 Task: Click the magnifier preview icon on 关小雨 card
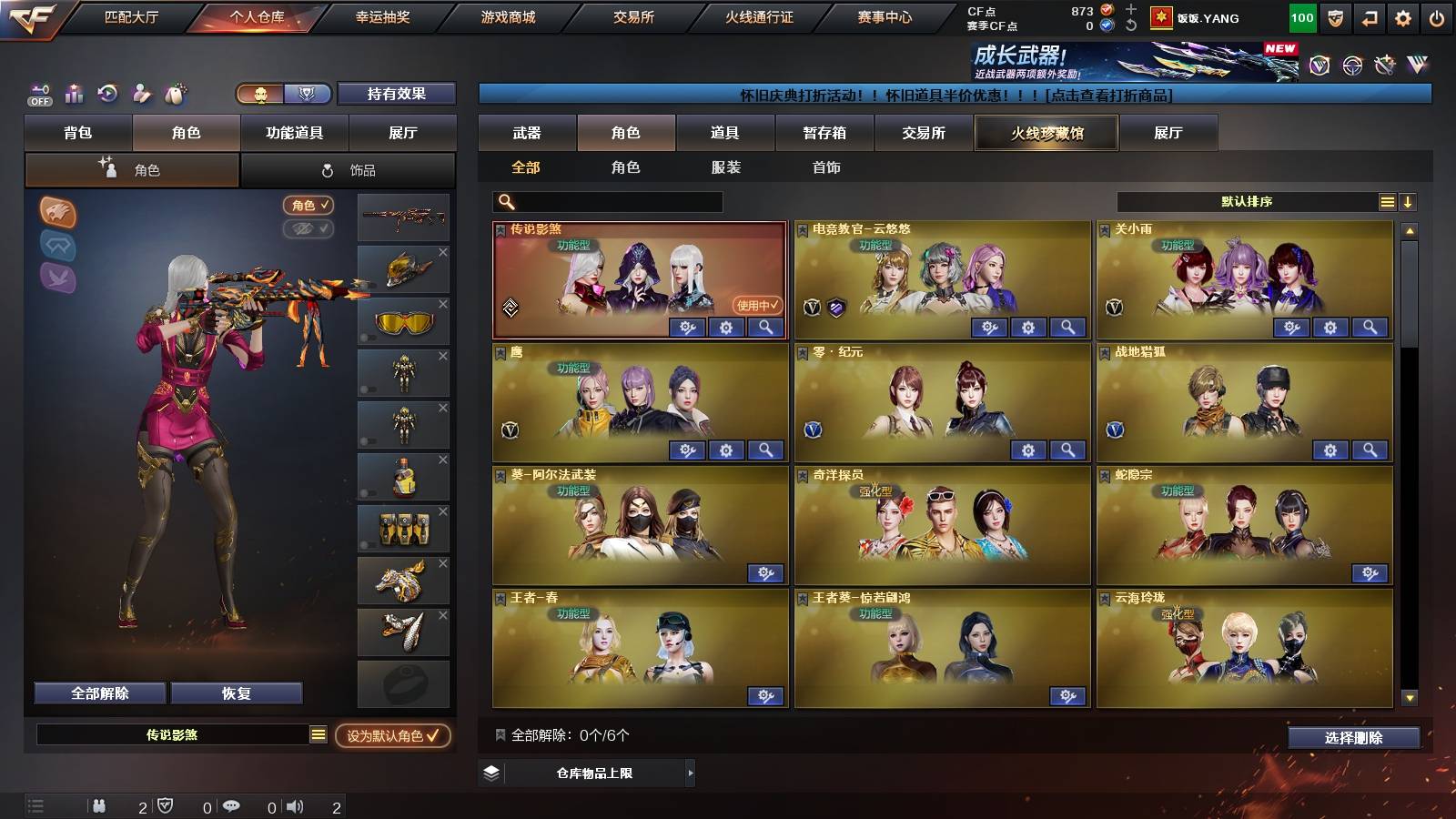pos(1367,328)
